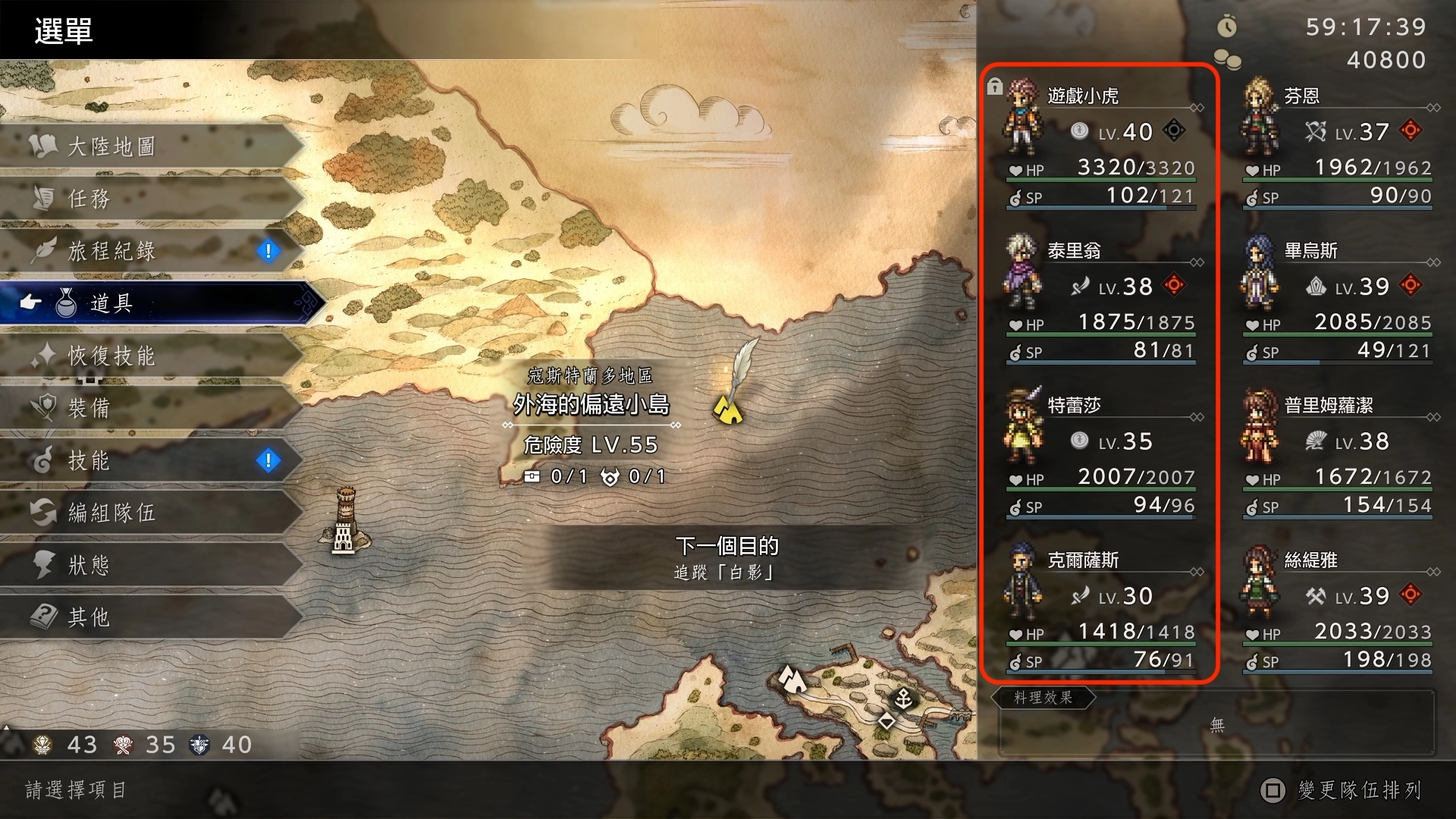Select party member 遊戲小虎
Screen dimensions: 1456x819
coord(1101,144)
